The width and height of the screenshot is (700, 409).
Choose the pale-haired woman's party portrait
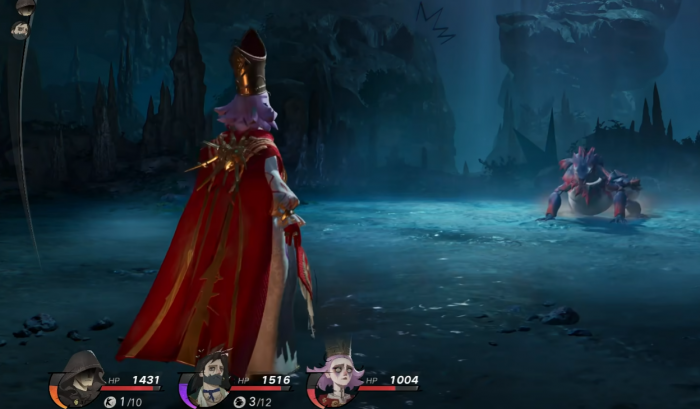point(335,381)
